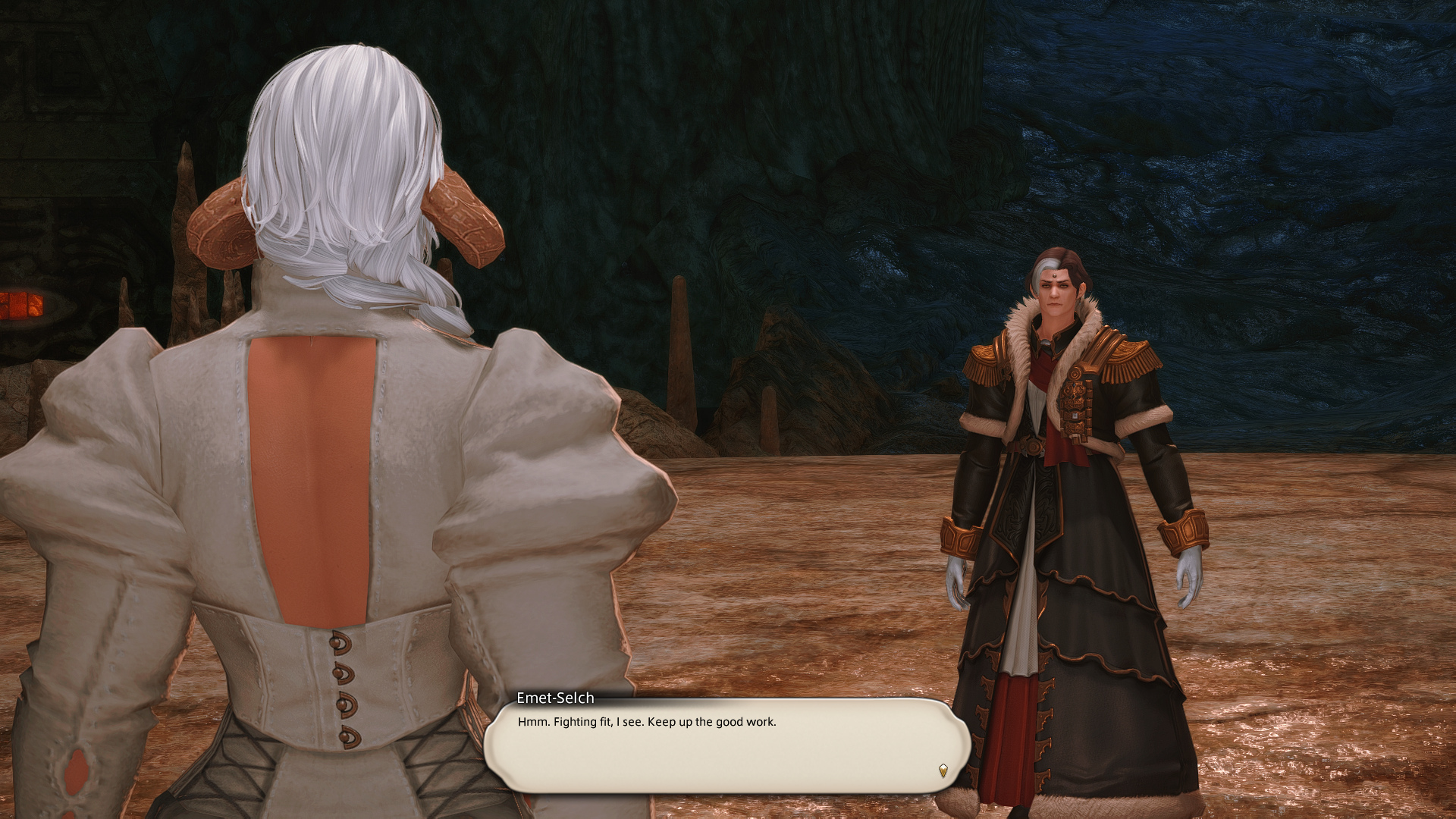
Task: Click Emet-Selch's dialogue box to continue
Action: click(x=726, y=746)
